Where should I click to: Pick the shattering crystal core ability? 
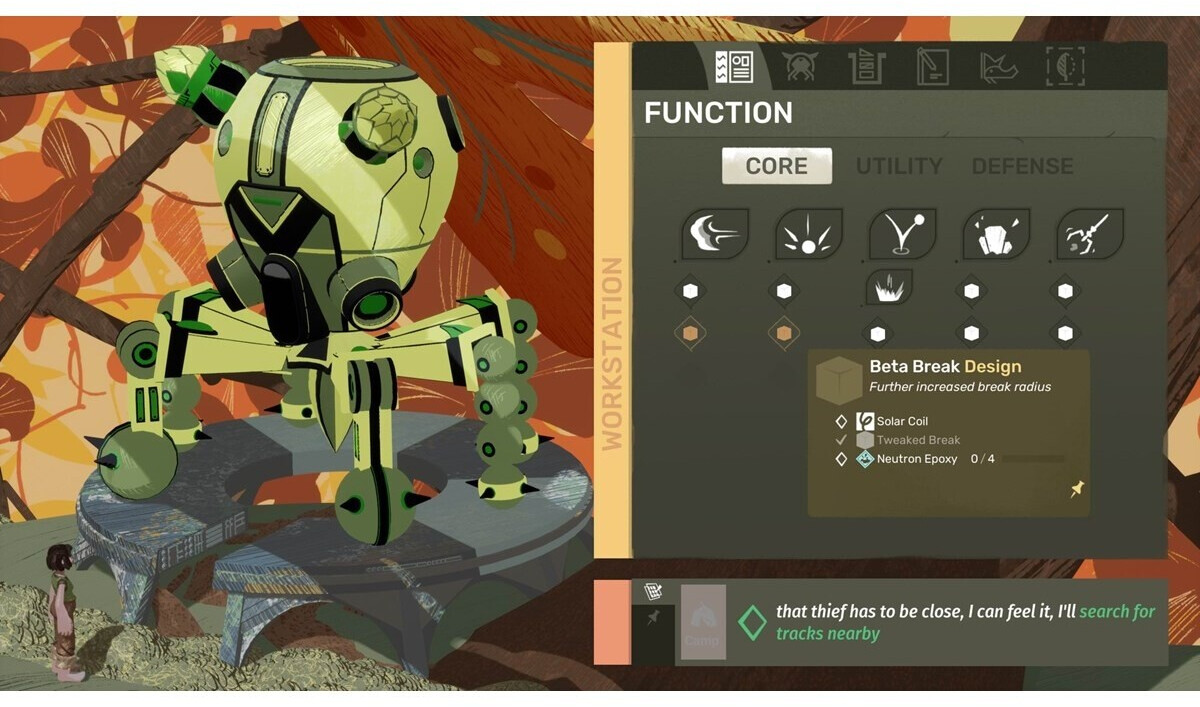coord(996,234)
